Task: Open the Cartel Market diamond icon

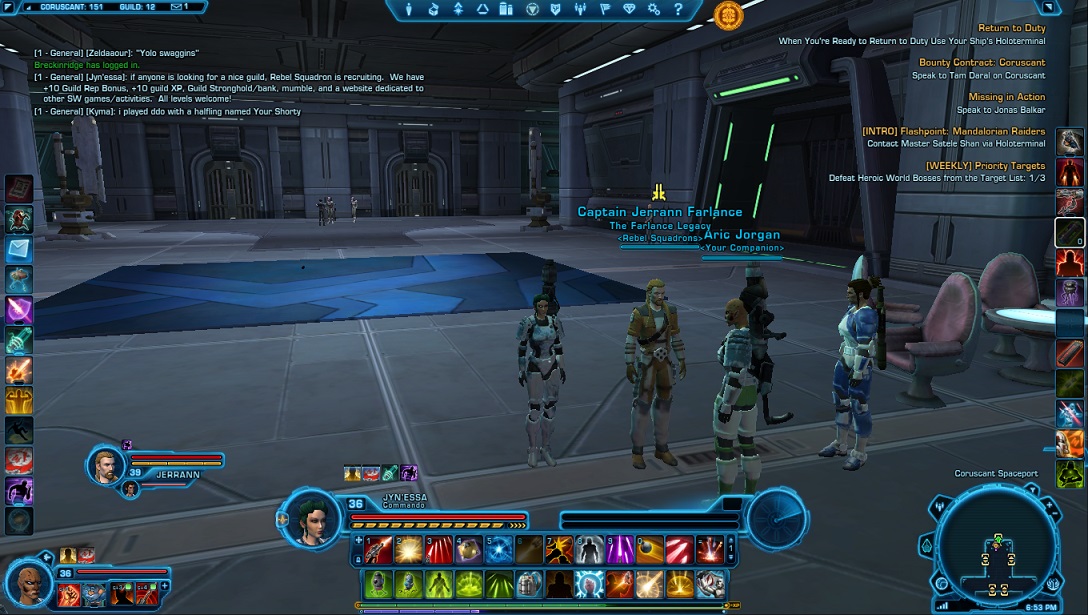Action: (629, 10)
